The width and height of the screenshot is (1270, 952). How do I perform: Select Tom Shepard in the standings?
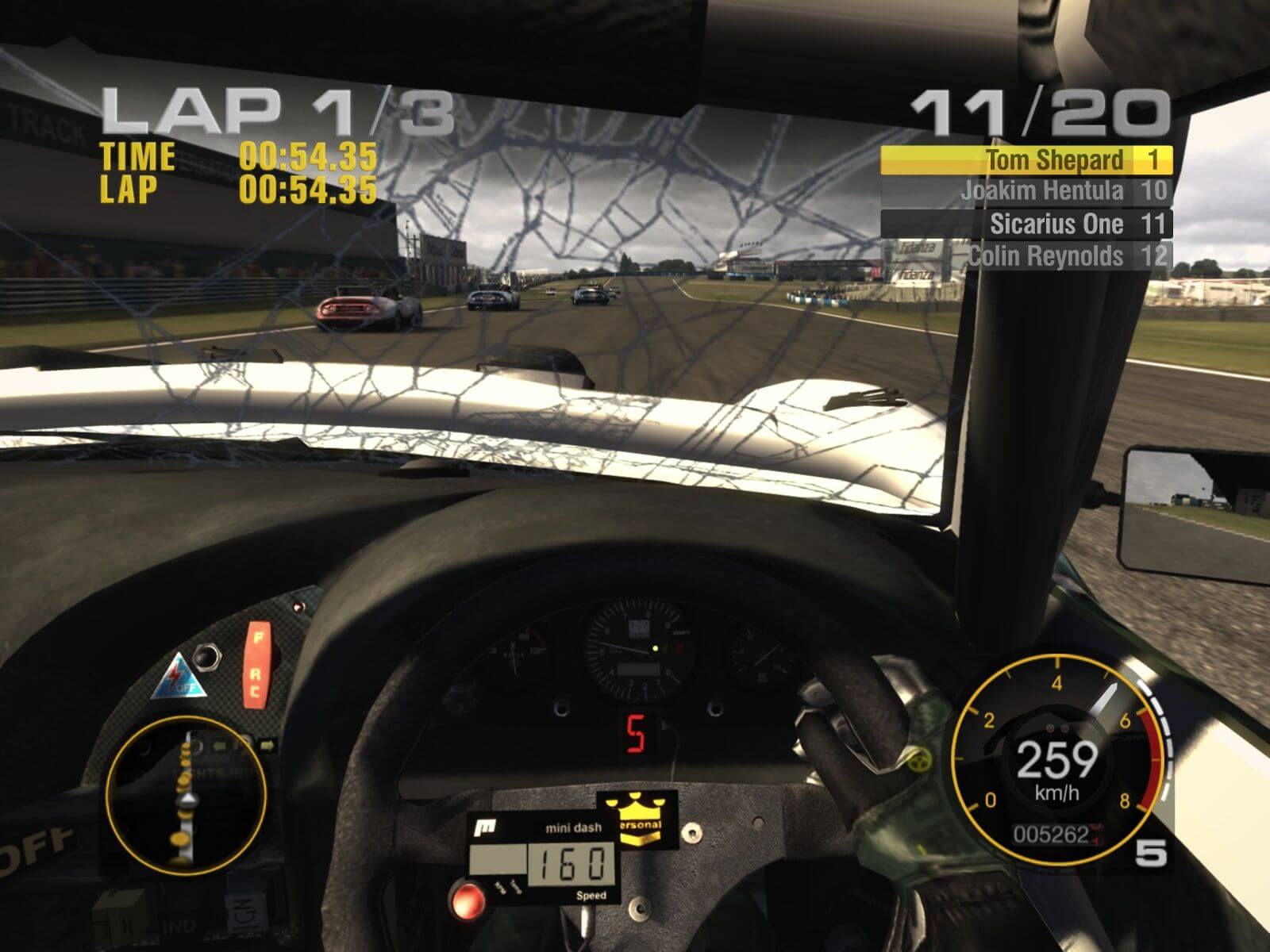[x=1026, y=160]
